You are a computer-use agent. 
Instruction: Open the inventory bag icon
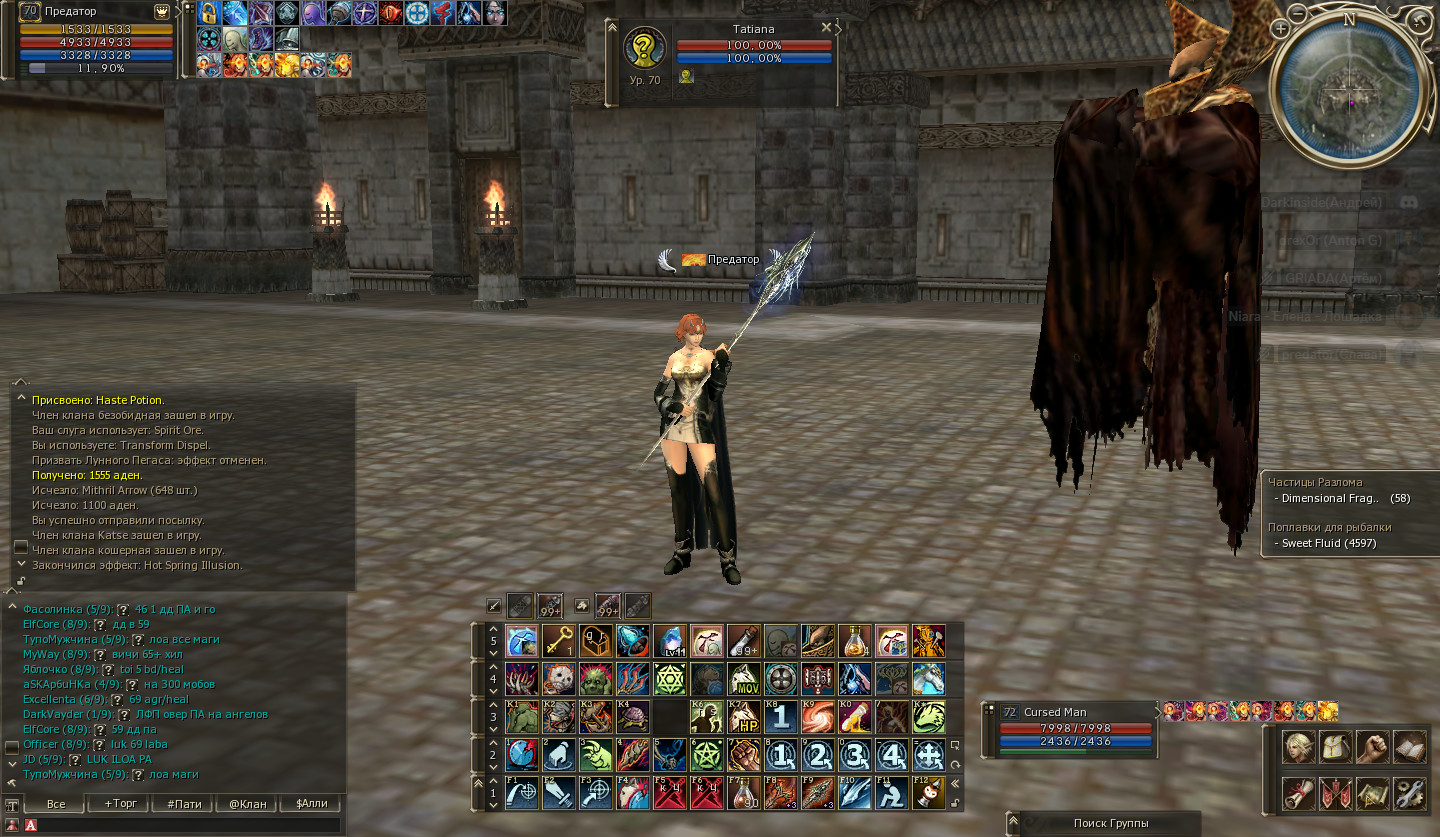[1334, 747]
